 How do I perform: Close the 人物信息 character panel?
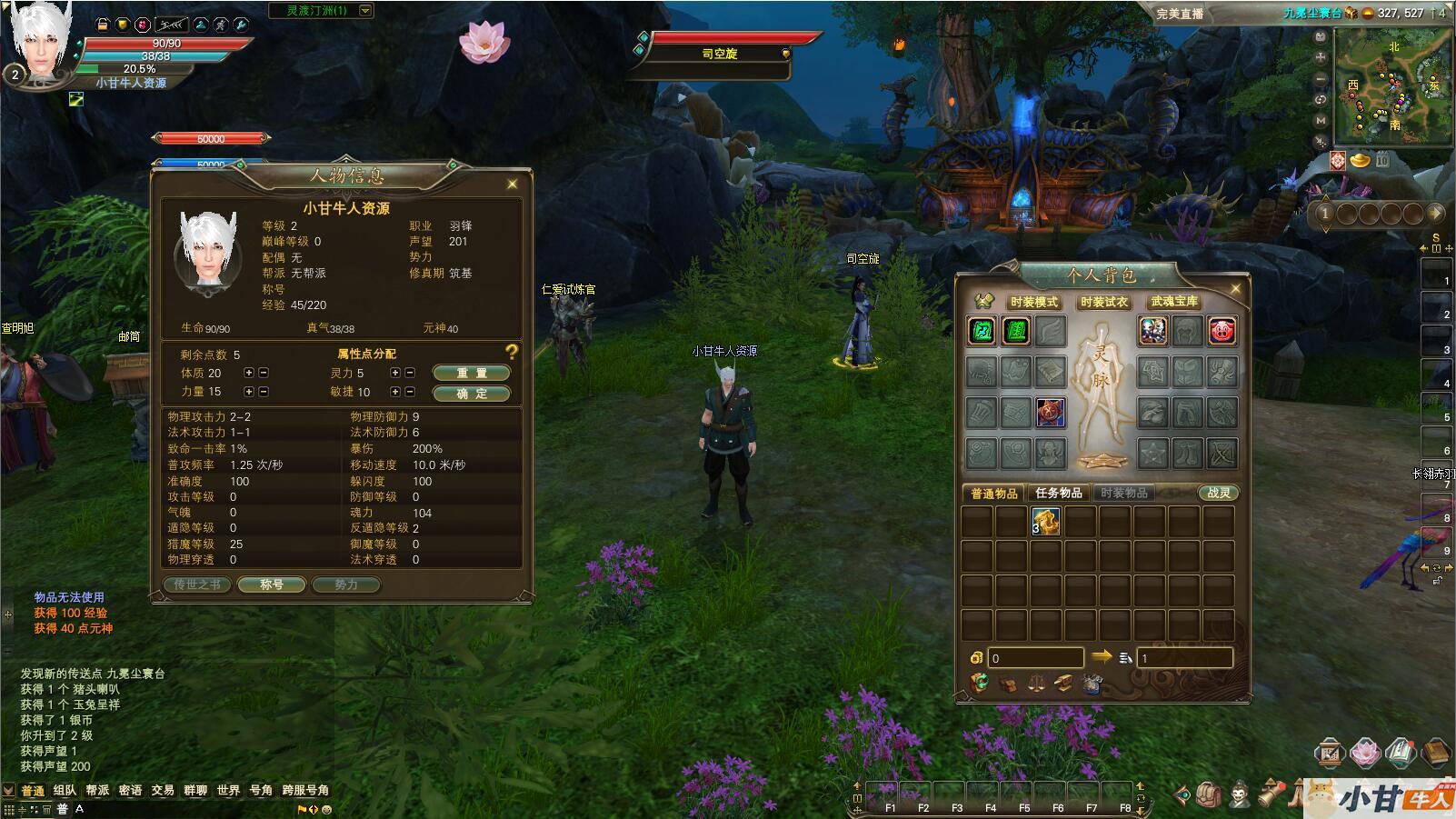(513, 185)
